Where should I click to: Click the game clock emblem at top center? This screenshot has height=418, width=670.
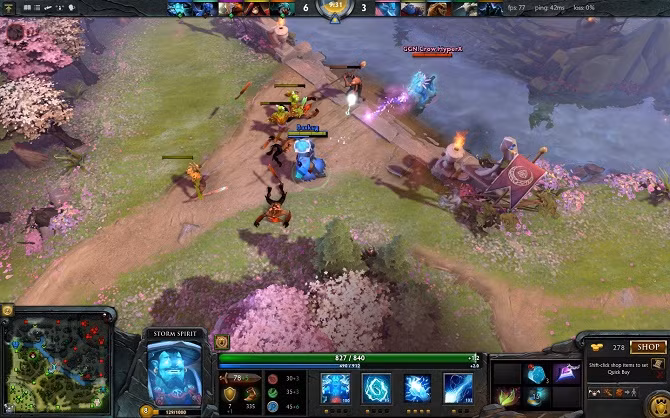tap(333, 9)
